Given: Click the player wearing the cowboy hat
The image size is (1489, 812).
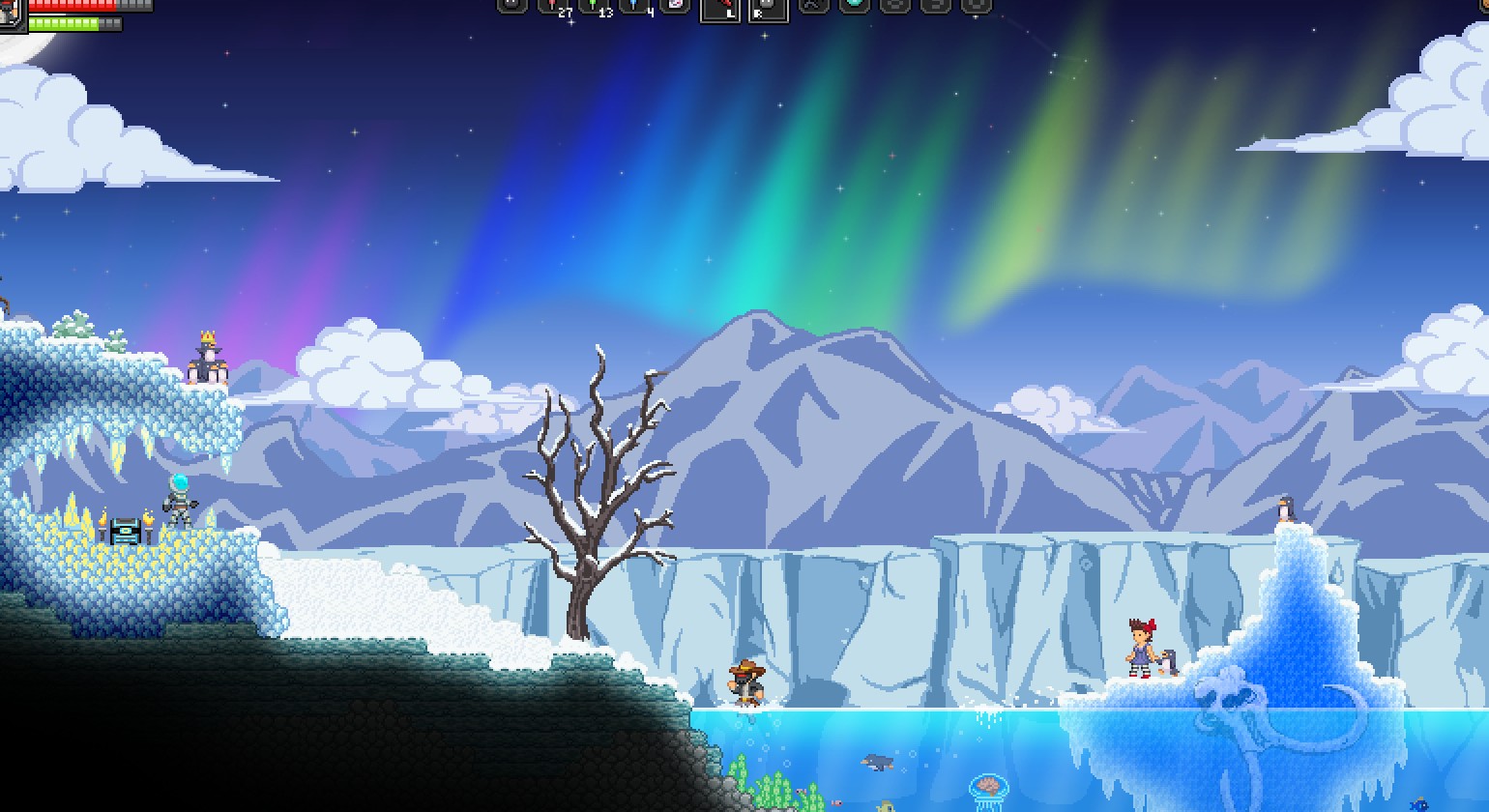Looking at the screenshot, I should coord(744,681).
